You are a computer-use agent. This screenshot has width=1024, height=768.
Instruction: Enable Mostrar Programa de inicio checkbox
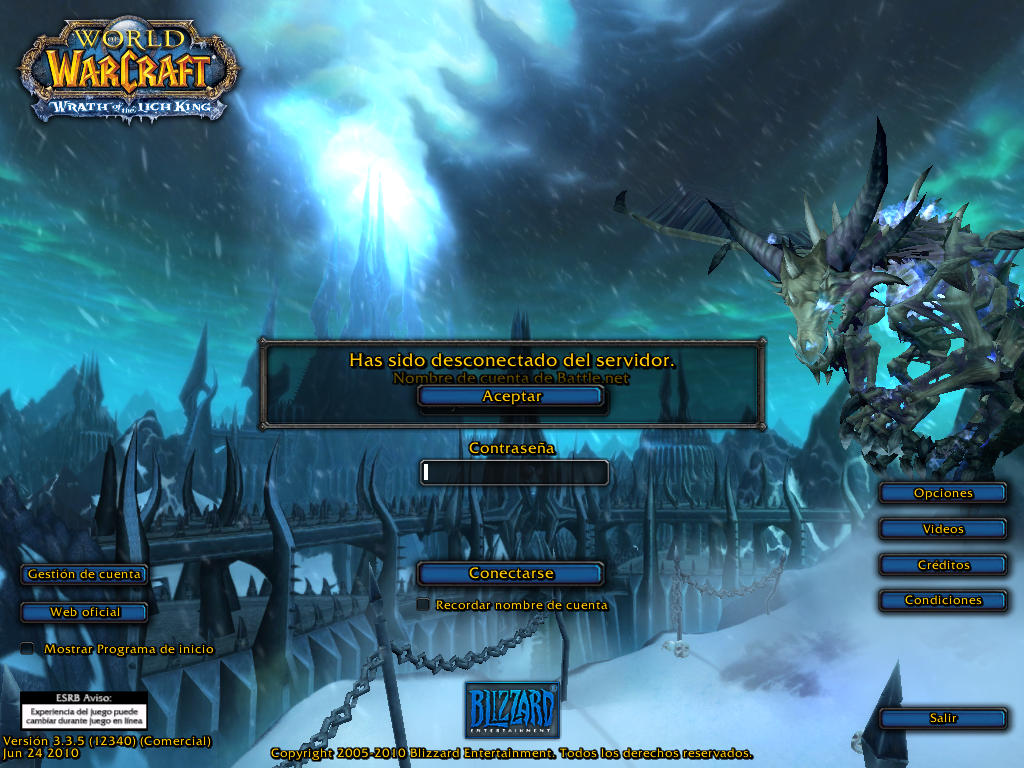28,649
